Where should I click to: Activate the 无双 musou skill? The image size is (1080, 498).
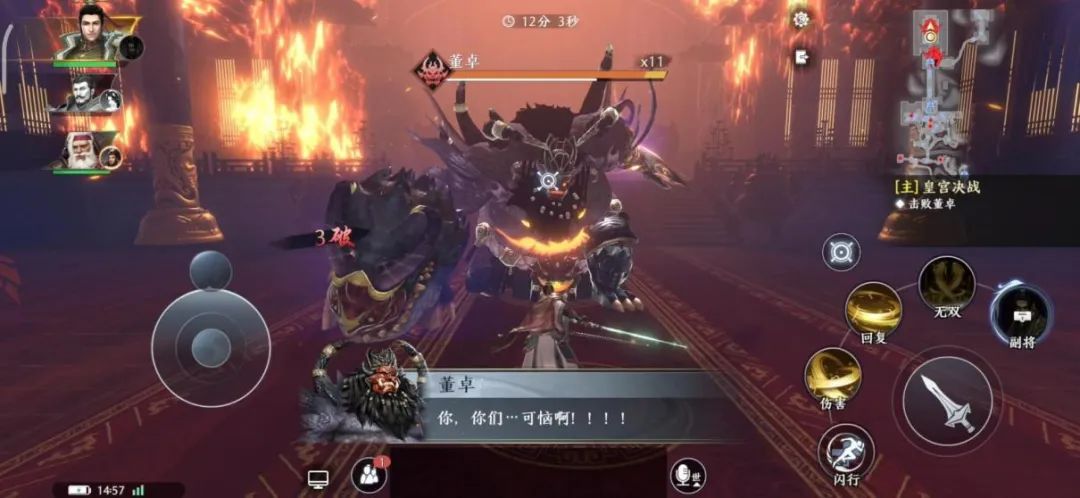946,284
